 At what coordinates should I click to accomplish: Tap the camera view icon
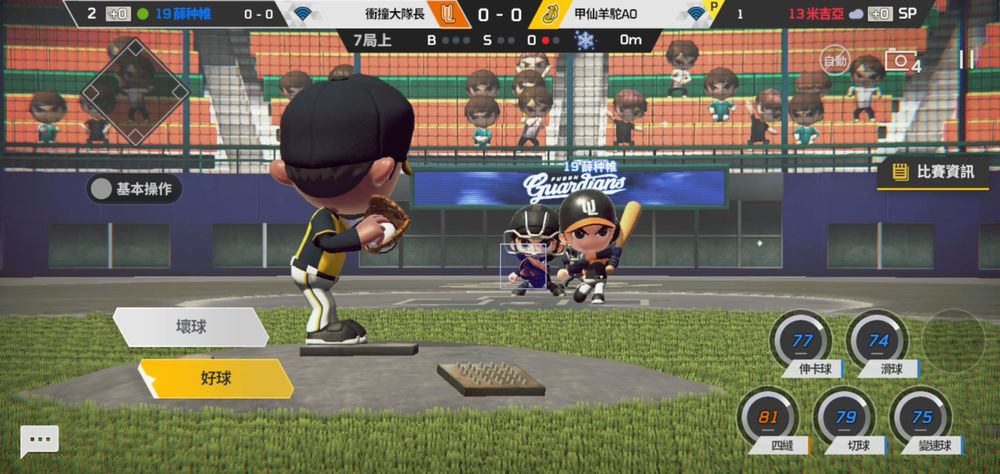(899, 61)
